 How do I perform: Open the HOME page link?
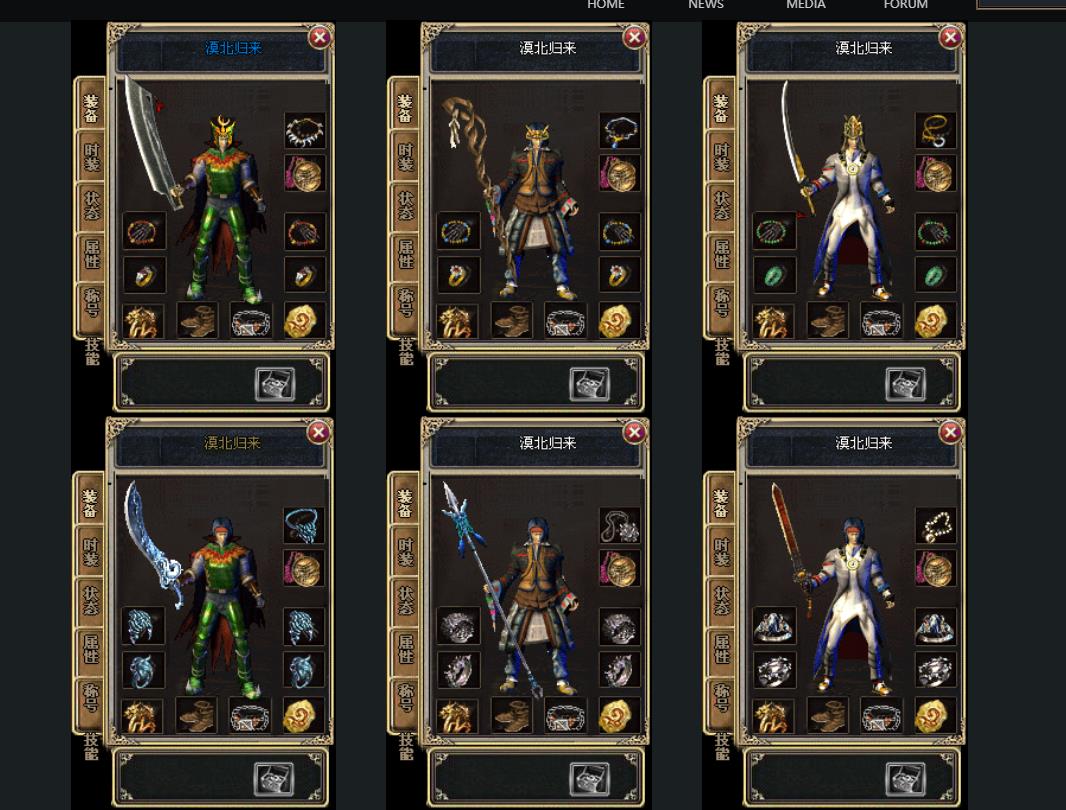pos(605,5)
